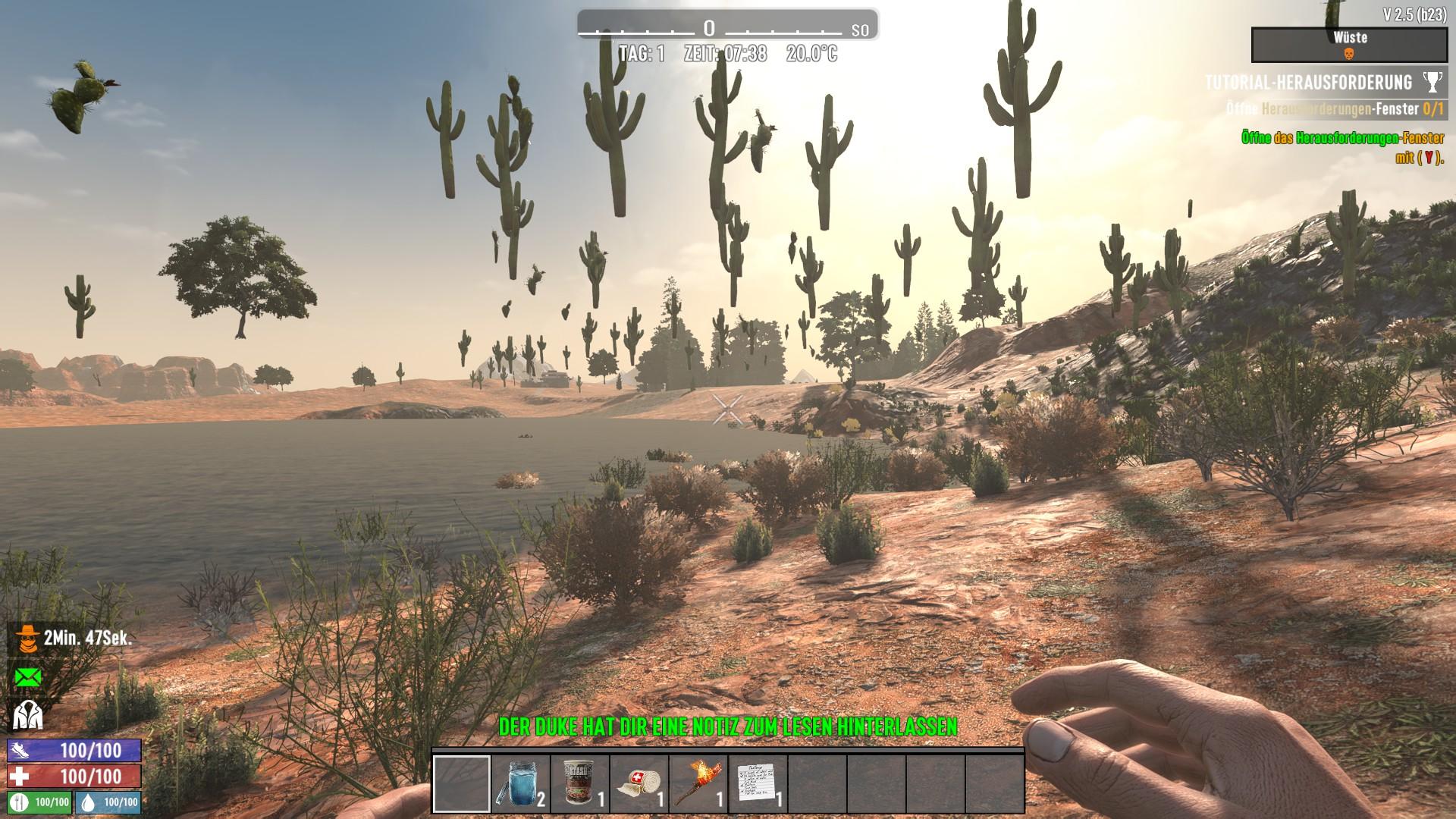Equip the torch from the hotbar
This screenshot has height=819, width=1456.
point(698,783)
